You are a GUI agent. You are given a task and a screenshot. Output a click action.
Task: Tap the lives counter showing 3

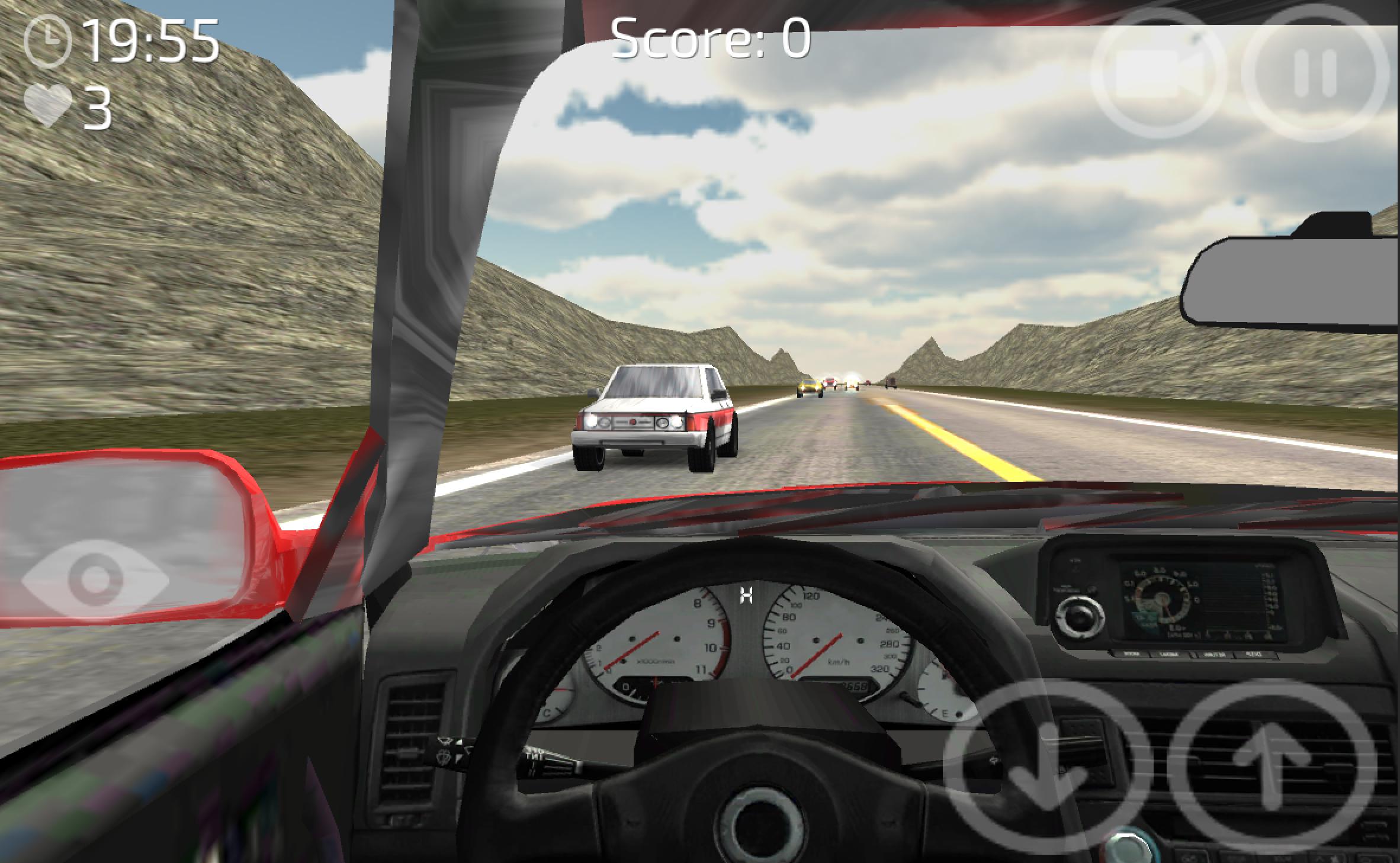tap(98, 107)
